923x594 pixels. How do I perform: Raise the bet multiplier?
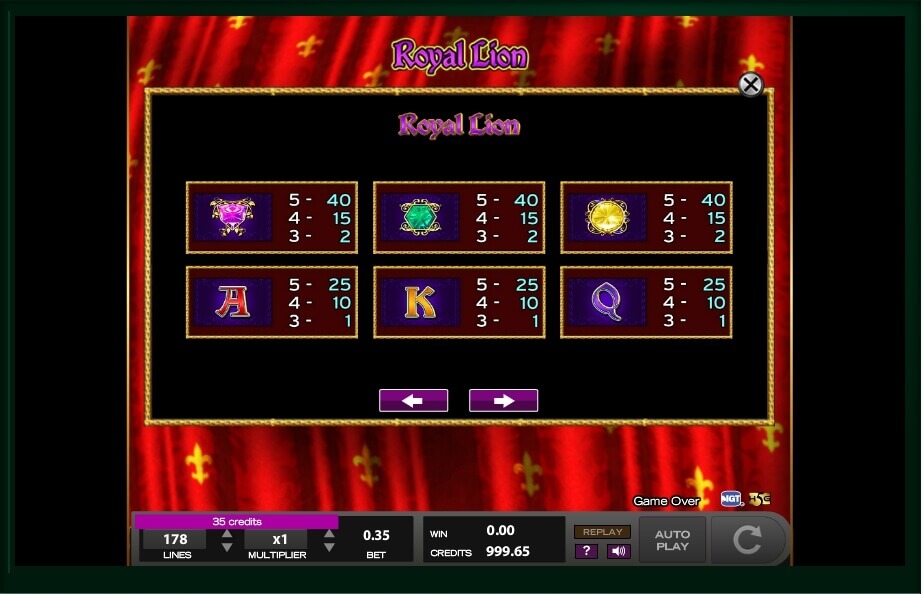(x=329, y=533)
